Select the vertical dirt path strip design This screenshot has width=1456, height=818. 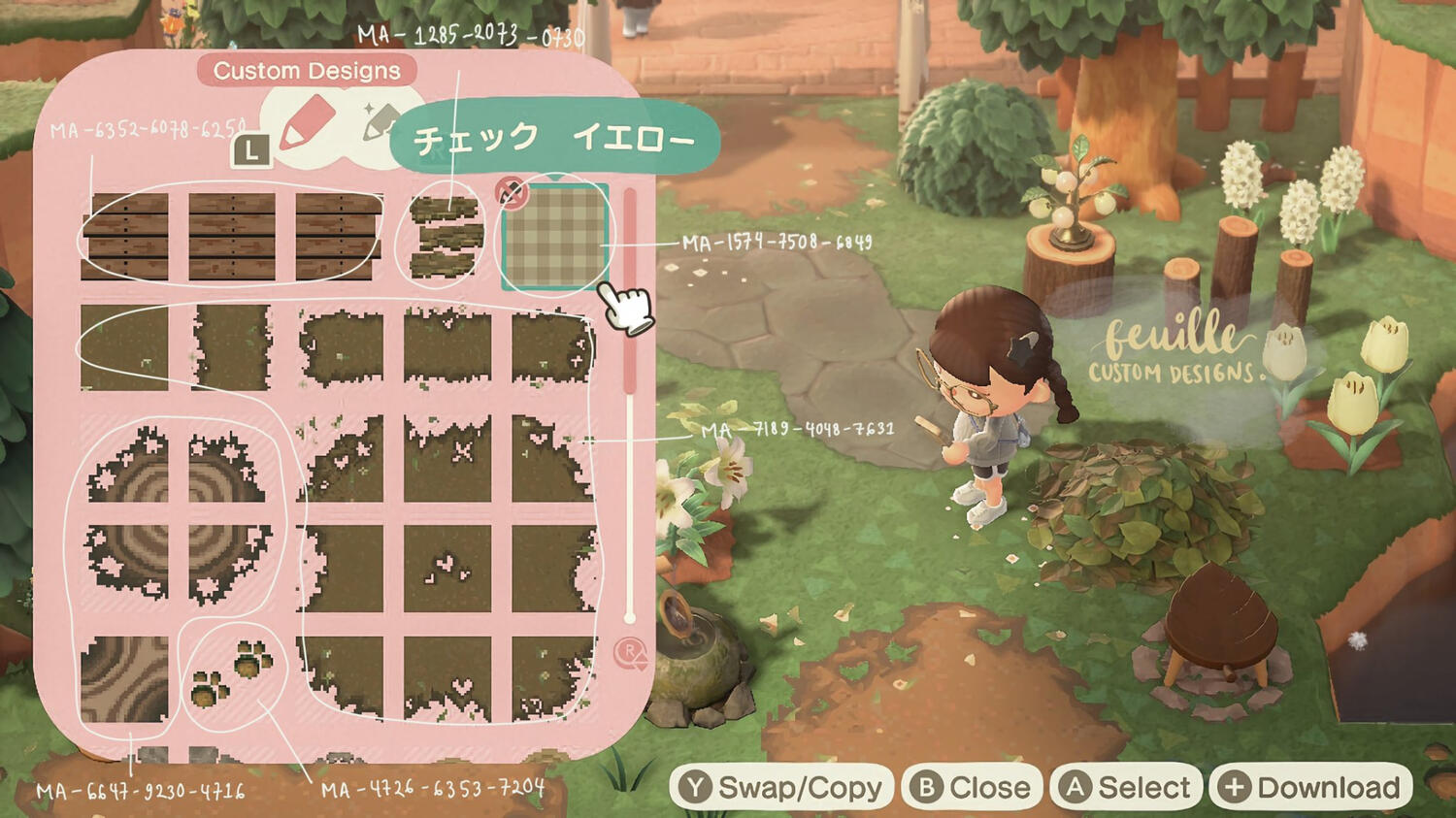232,347
